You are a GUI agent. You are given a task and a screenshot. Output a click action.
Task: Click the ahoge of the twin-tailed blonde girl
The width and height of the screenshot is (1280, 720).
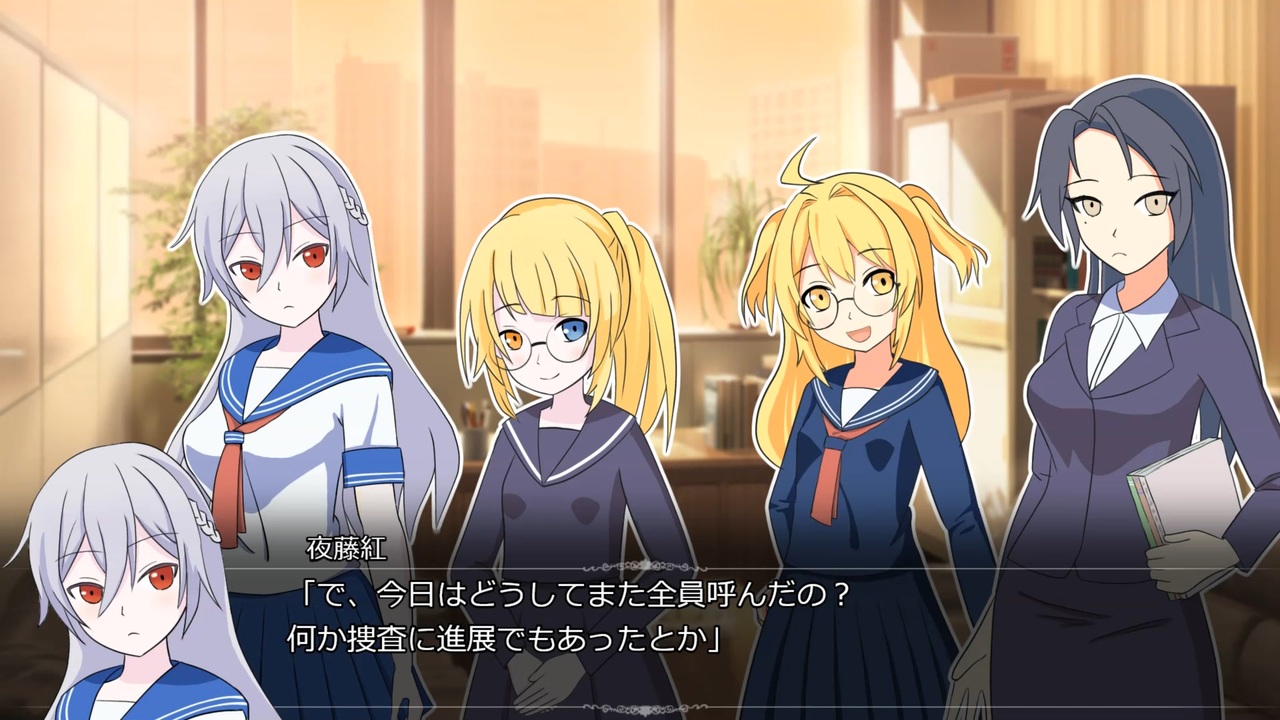793,167
